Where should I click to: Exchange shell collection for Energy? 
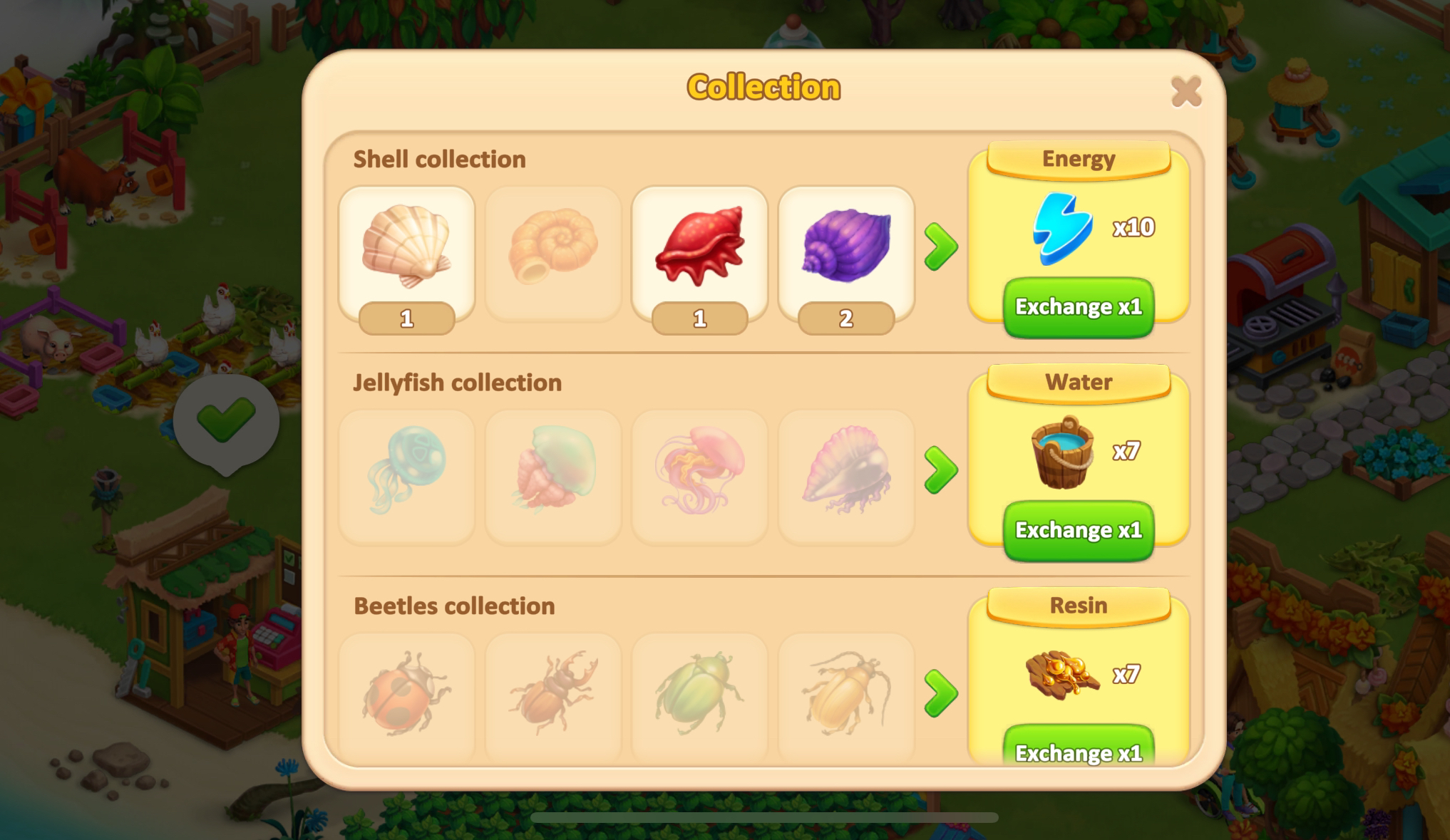pyautogui.click(x=1078, y=307)
